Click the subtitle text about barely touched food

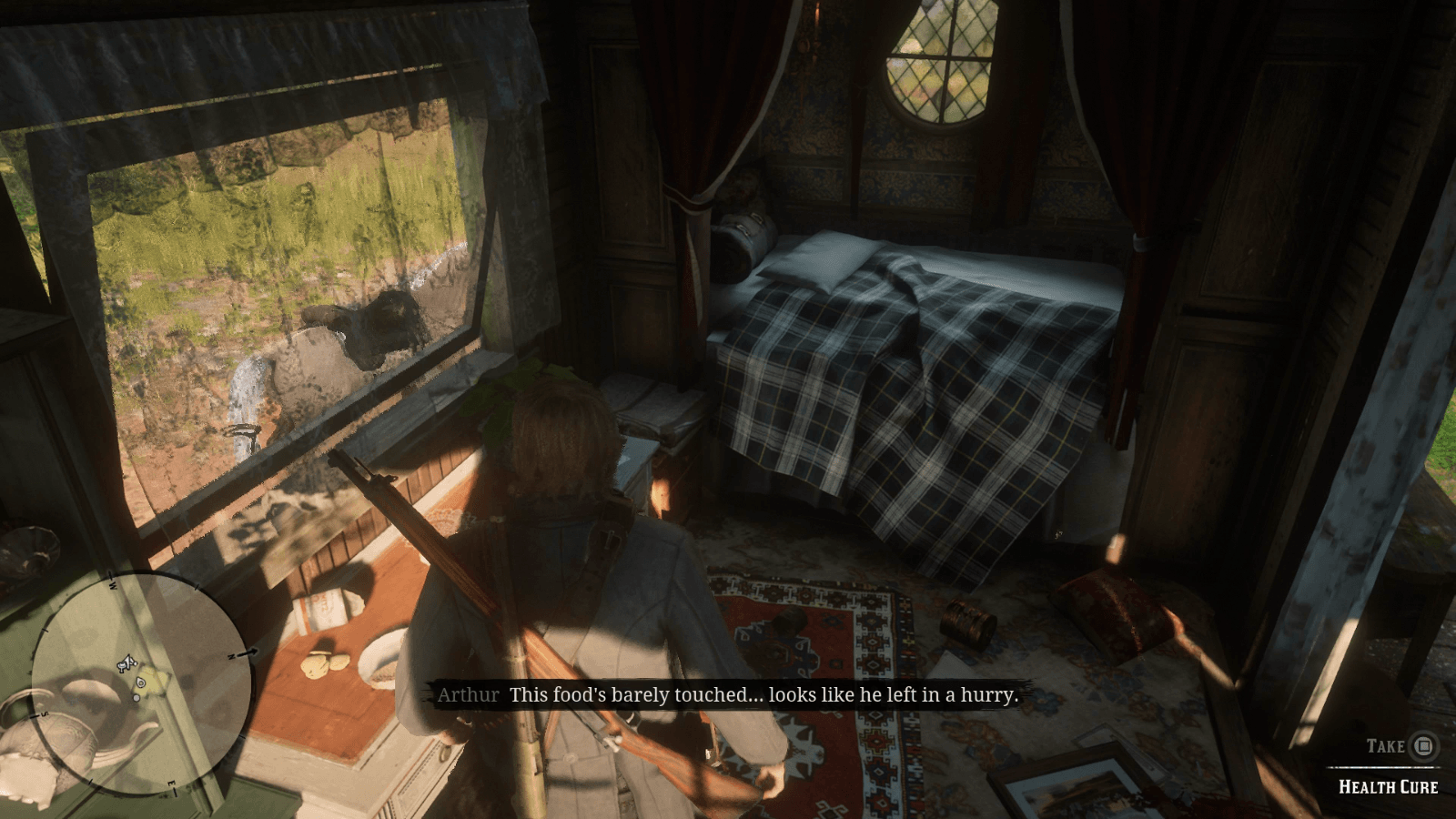tap(764, 694)
